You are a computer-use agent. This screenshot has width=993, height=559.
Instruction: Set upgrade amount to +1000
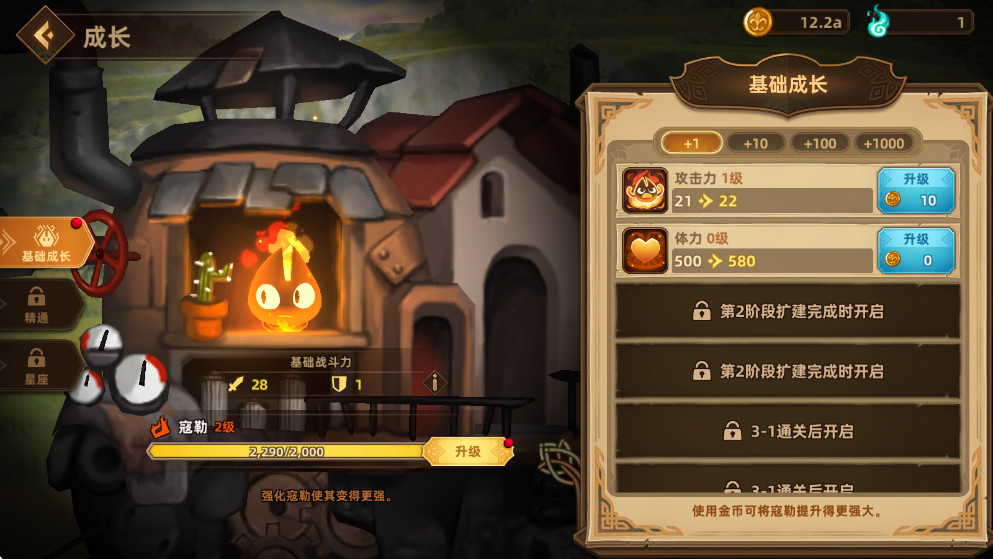click(x=884, y=143)
